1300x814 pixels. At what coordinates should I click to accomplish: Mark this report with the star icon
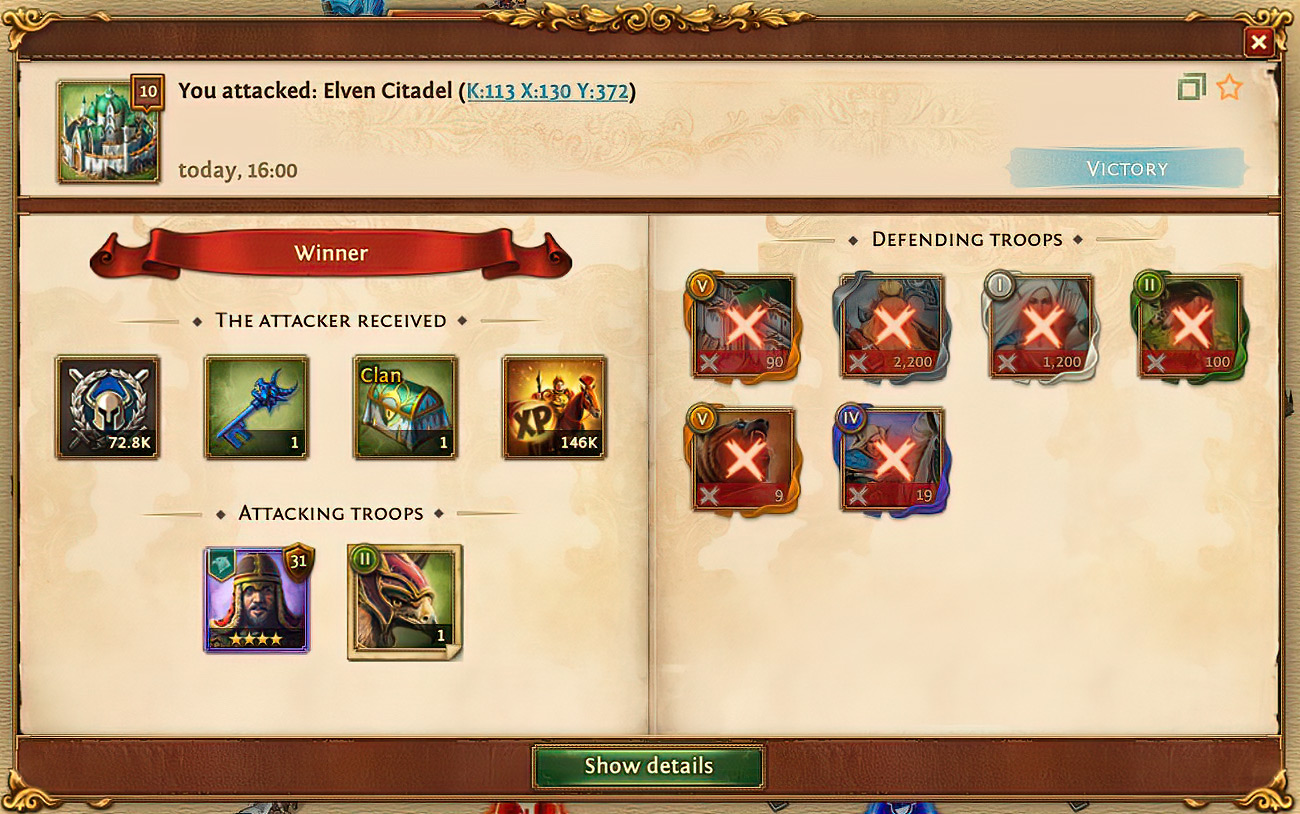click(x=1229, y=88)
